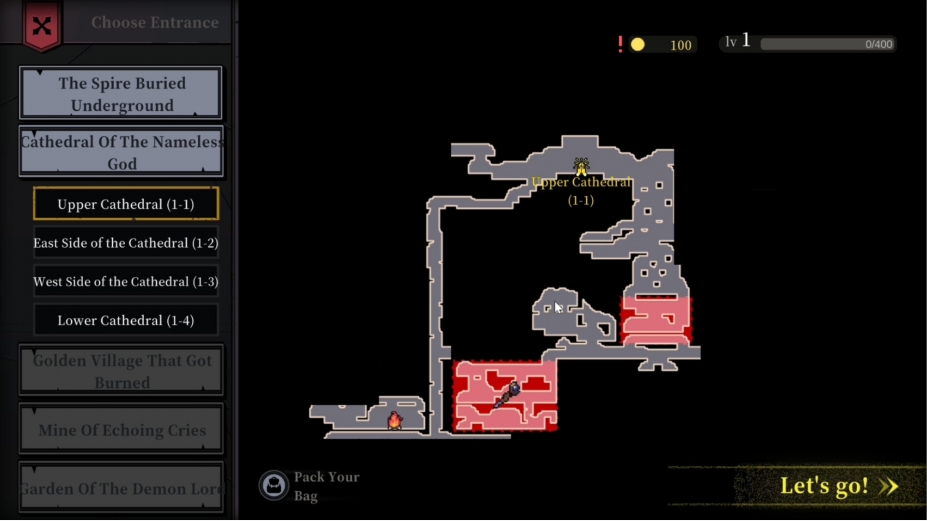Select The Spire Buried Underground area

pyautogui.click(x=121, y=94)
